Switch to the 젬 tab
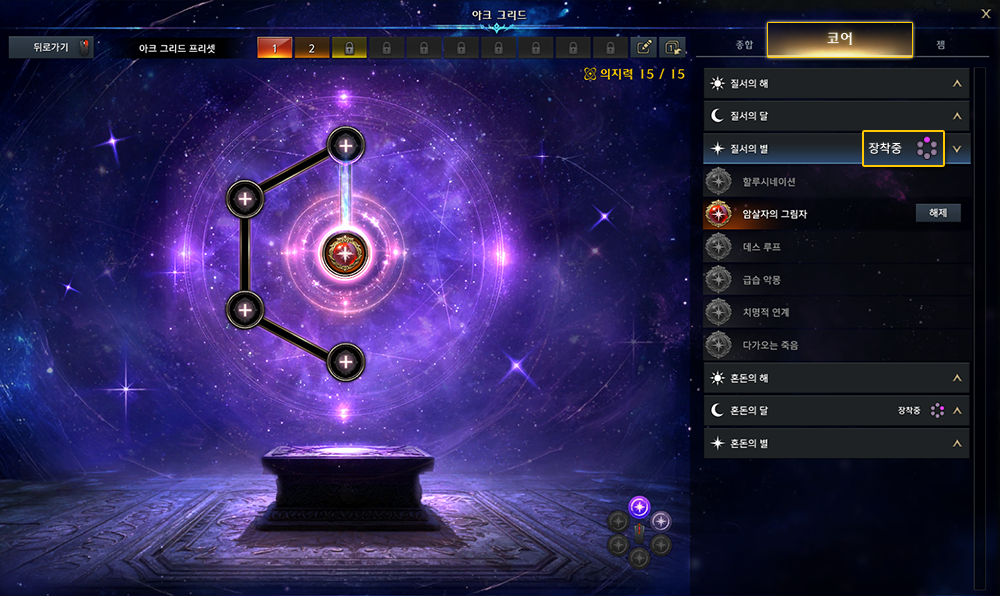This screenshot has width=1000, height=596. [940, 45]
